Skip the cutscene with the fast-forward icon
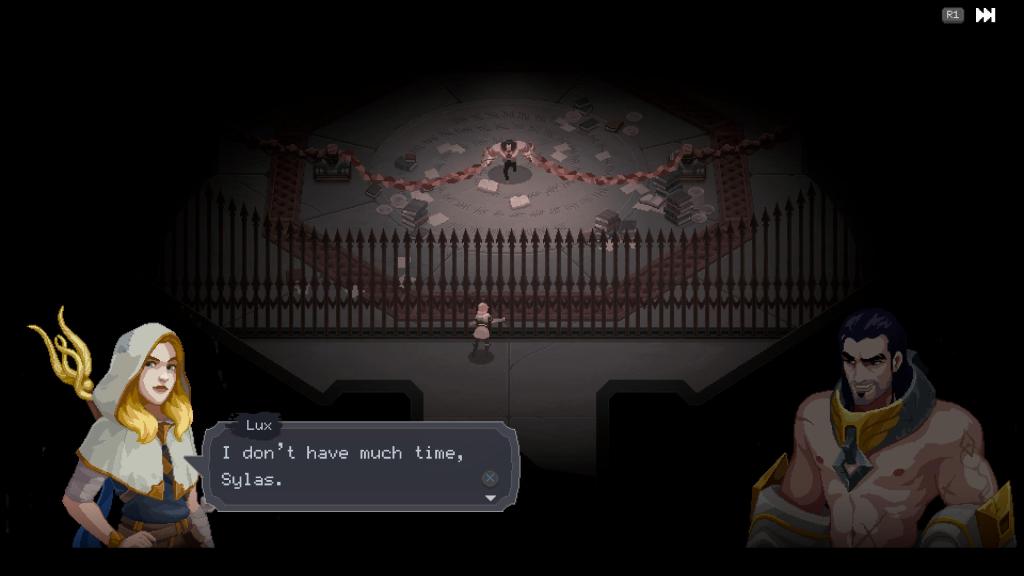 pos(985,15)
